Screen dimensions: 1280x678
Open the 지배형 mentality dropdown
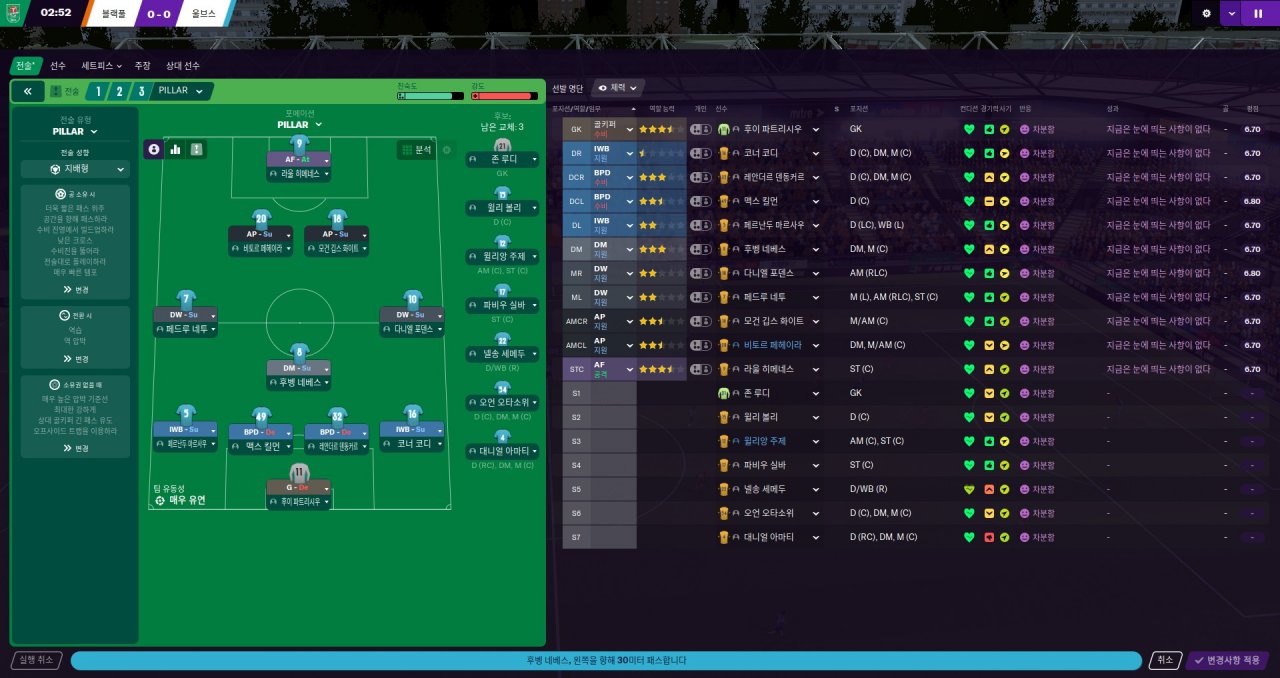coord(75,169)
